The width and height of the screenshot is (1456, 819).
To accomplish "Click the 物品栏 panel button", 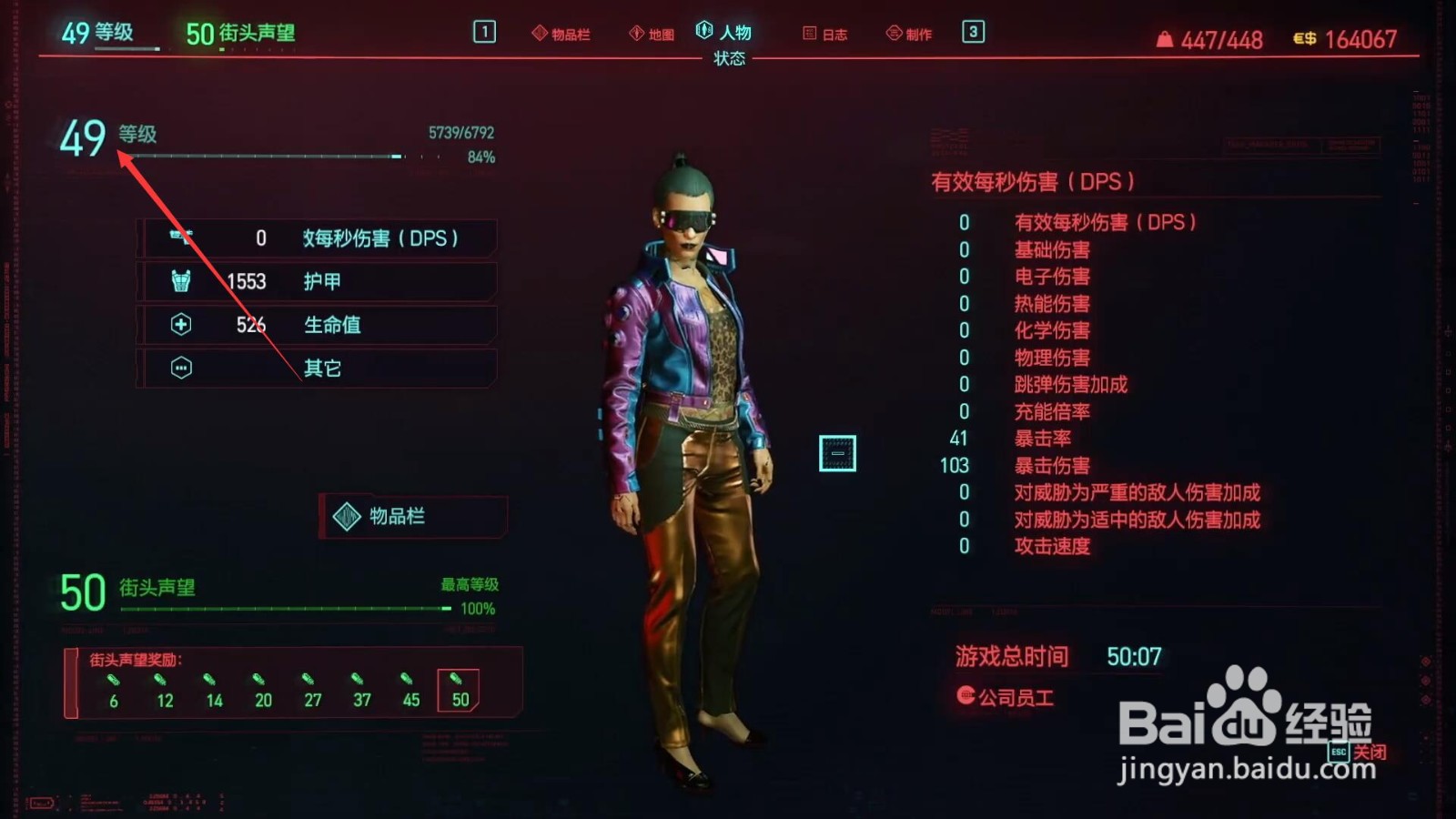I will 412,517.
